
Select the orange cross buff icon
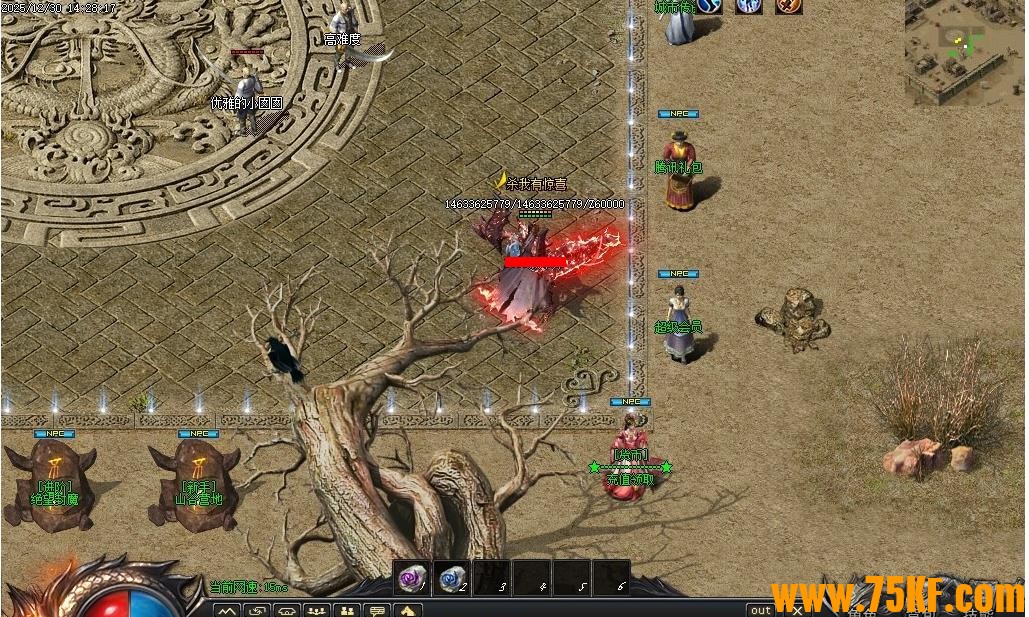click(x=789, y=5)
